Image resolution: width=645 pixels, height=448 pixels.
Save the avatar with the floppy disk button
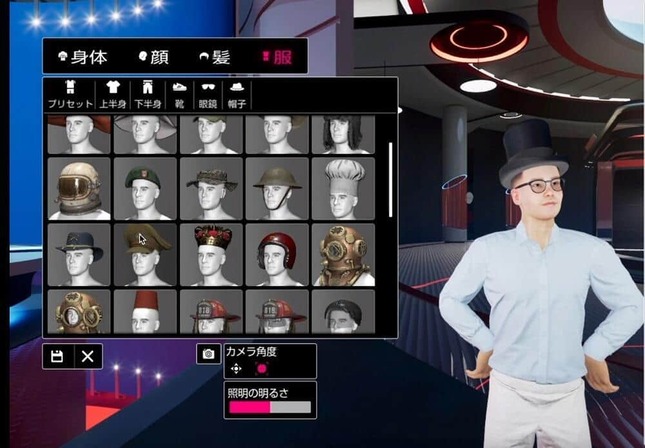pyautogui.click(x=57, y=356)
